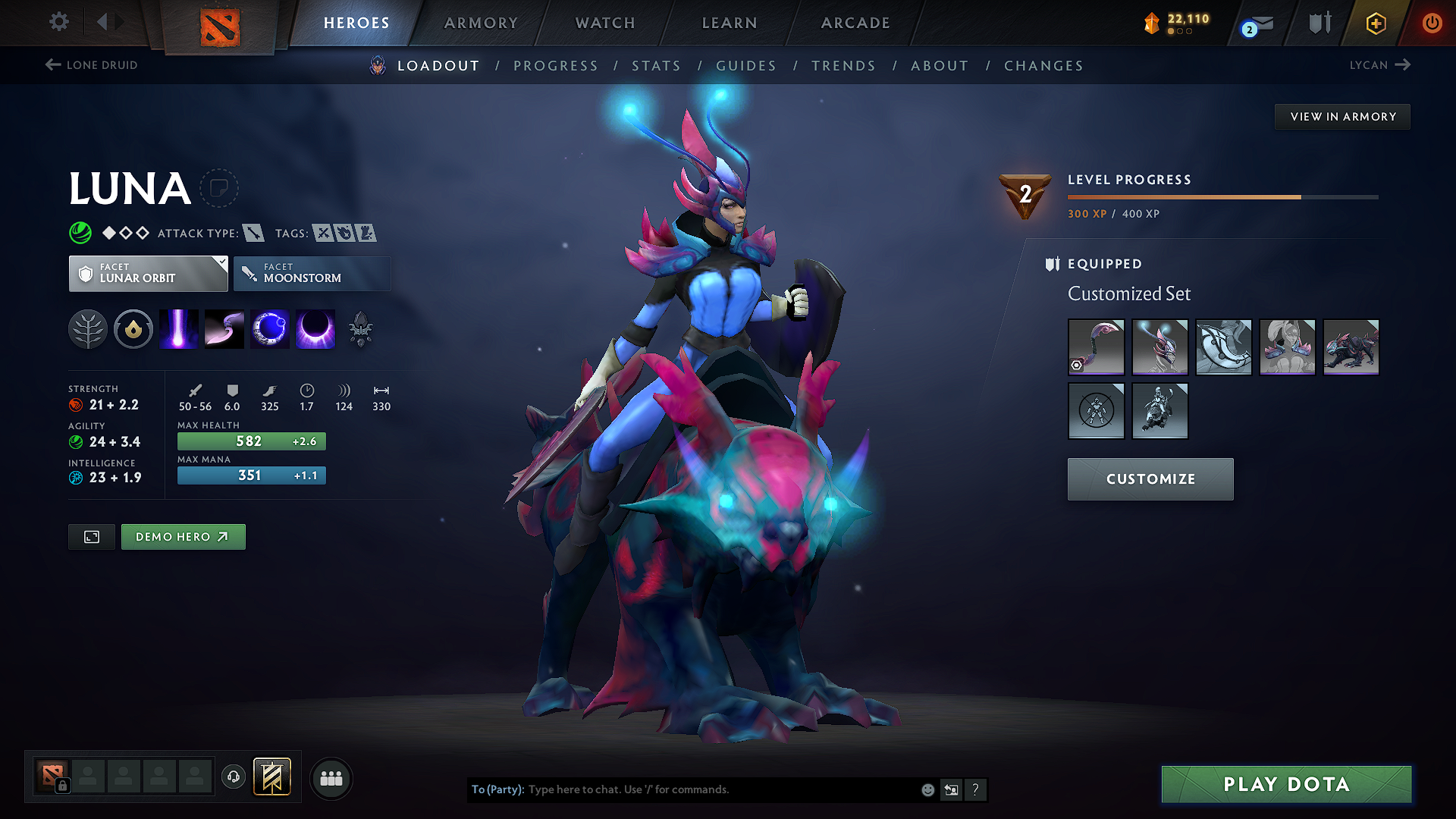The height and width of the screenshot is (819, 1456).
Task: Click the DEMO HERO button
Action: [183, 536]
